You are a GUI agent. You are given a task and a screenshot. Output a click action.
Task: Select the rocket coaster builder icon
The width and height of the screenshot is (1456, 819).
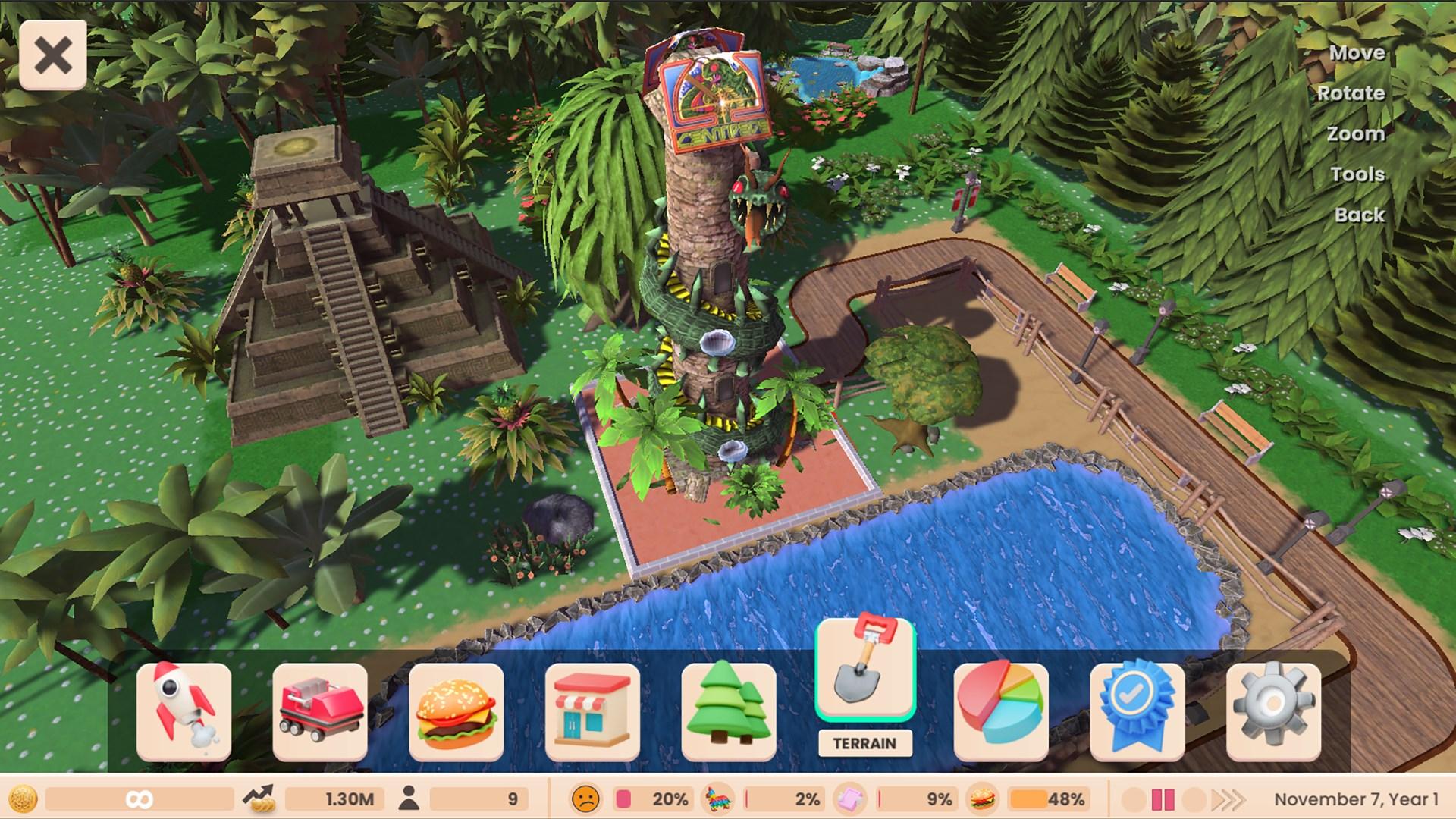pyautogui.click(x=185, y=713)
